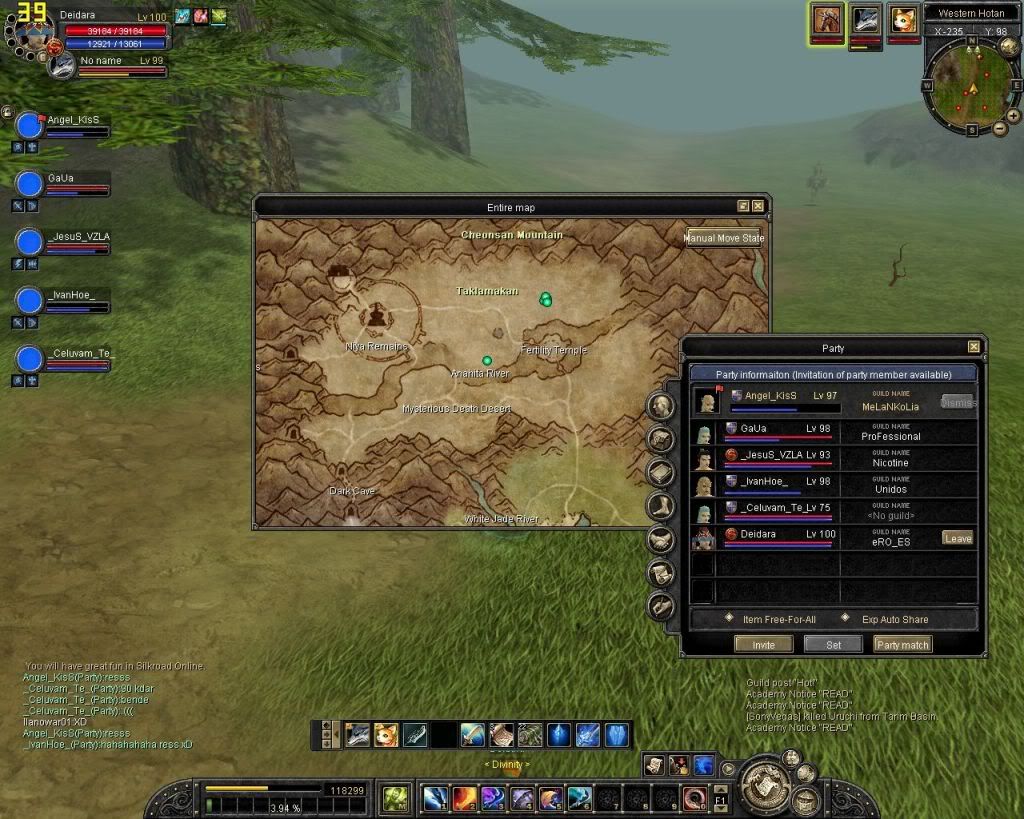The width and height of the screenshot is (1024, 819).
Task: Select the wolf pet portrait
Action: 865,20
